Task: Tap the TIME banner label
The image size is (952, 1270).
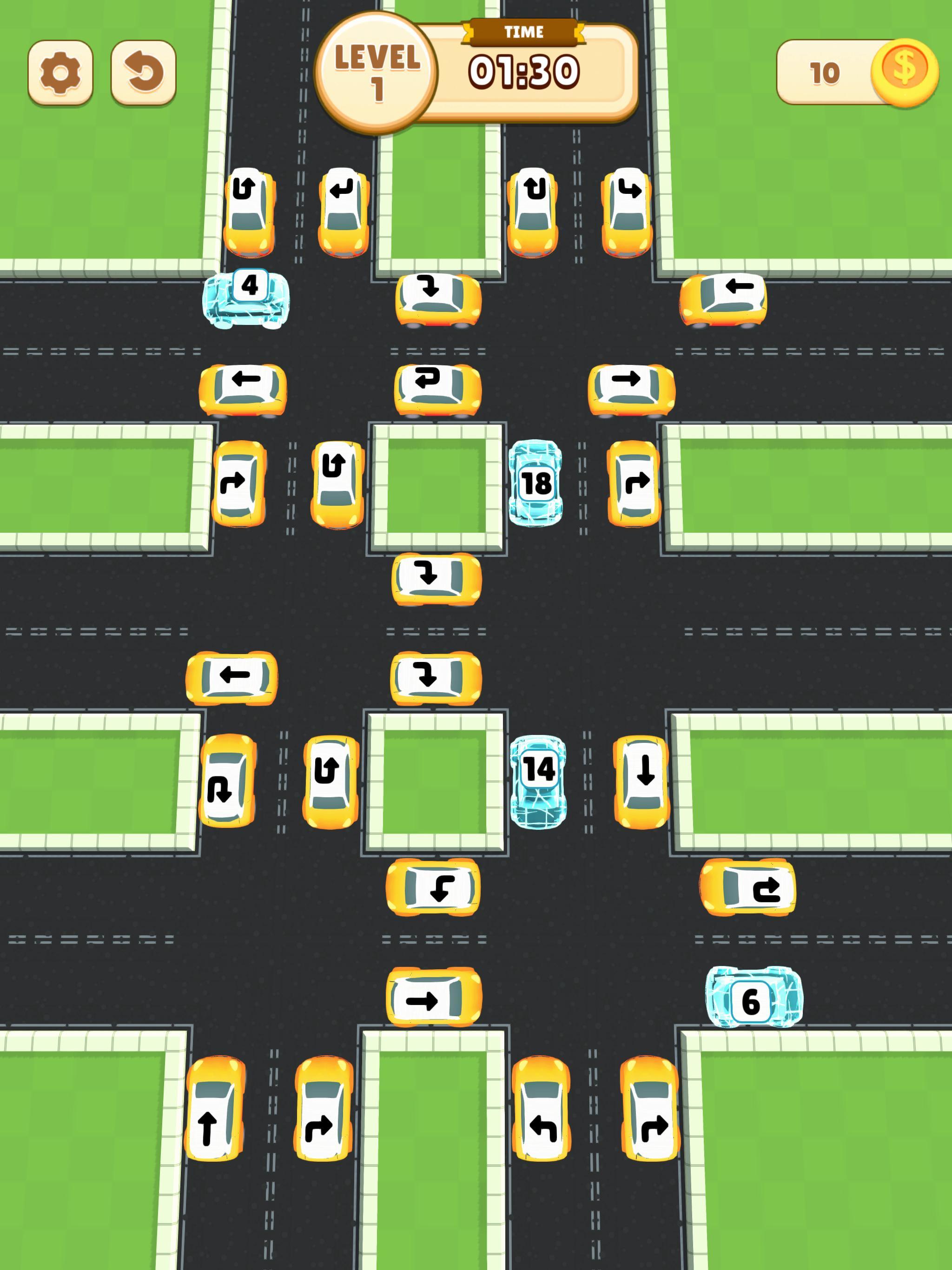Action: click(524, 32)
